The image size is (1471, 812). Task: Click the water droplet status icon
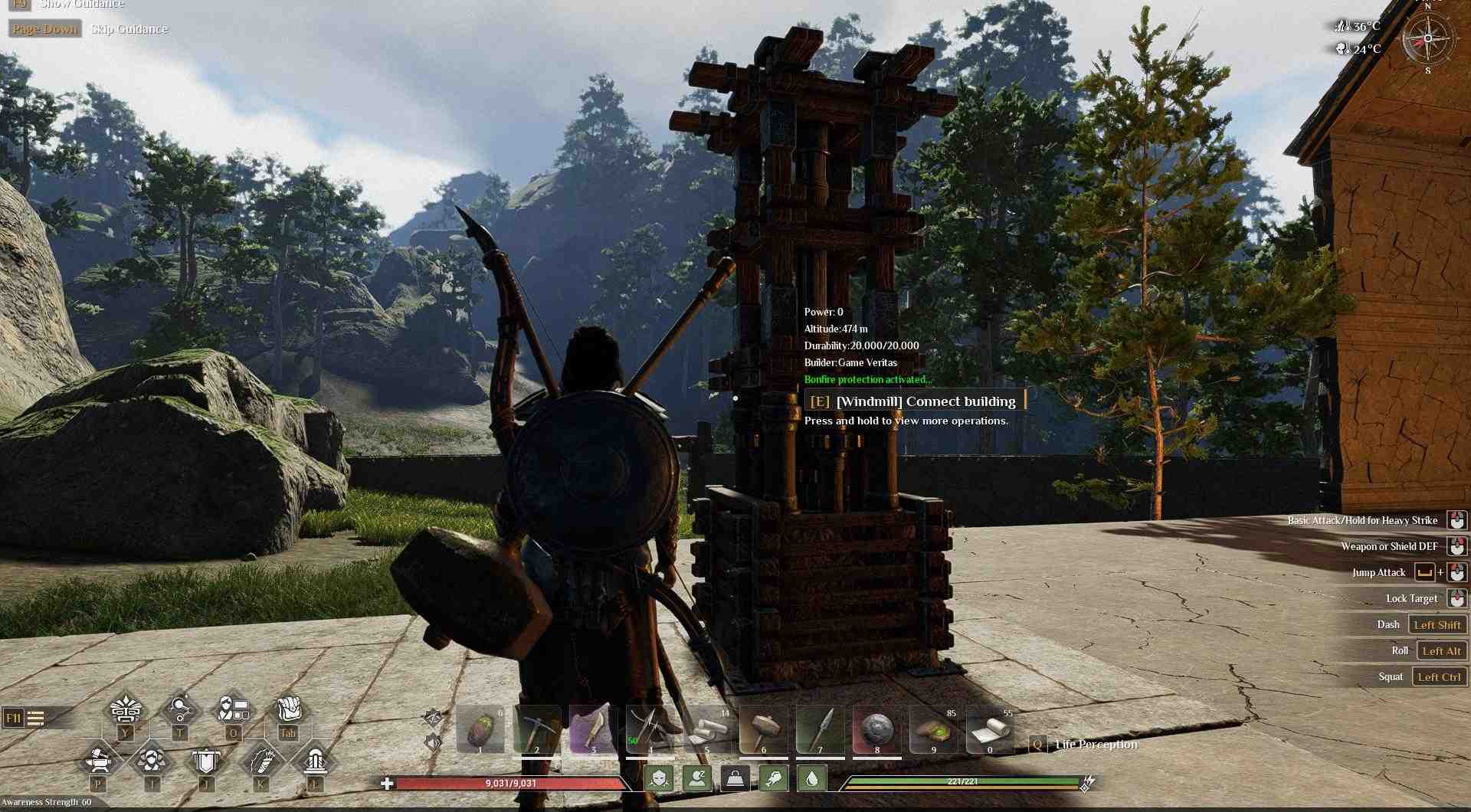click(812, 779)
